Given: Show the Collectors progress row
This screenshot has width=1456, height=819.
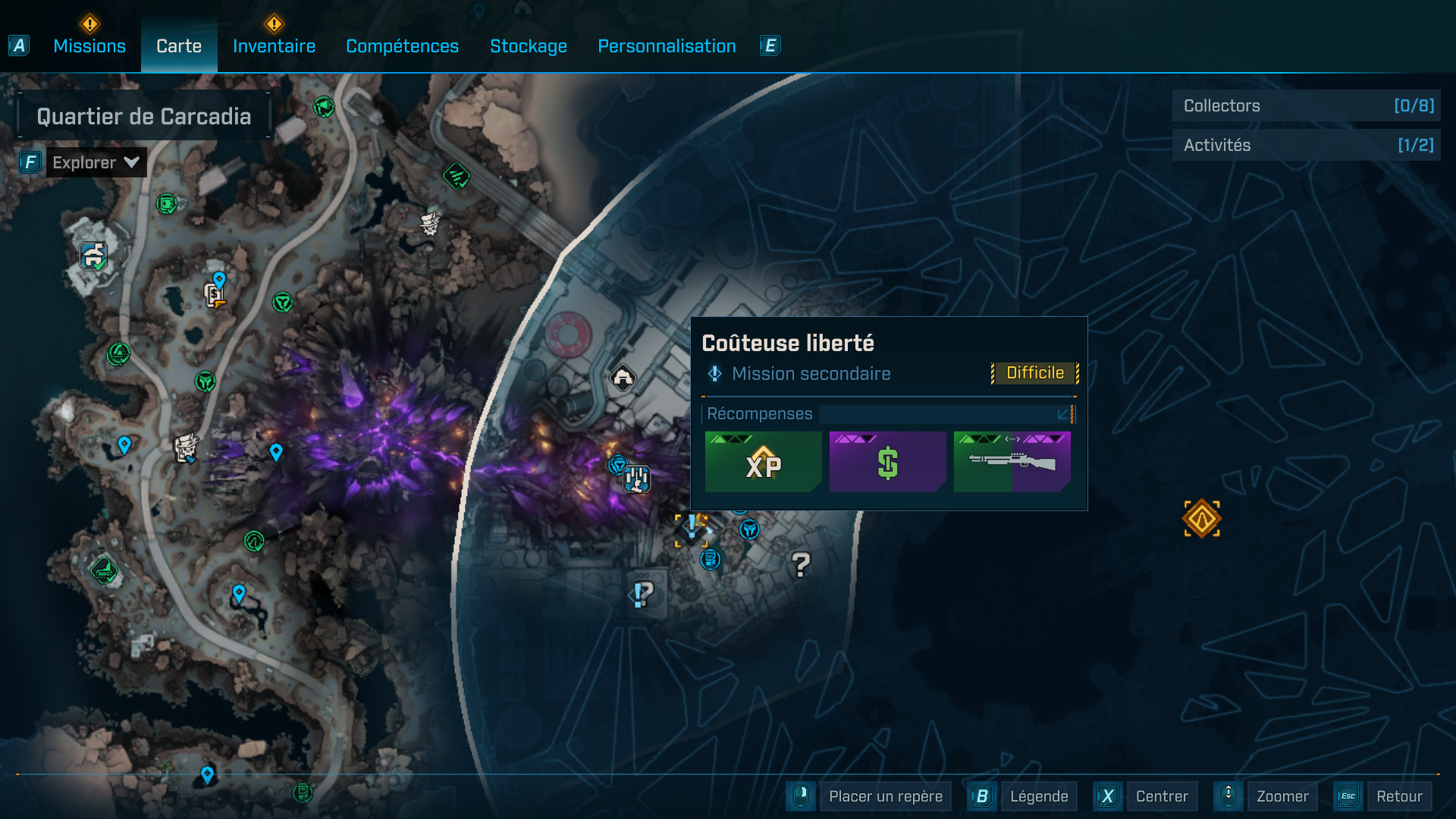Looking at the screenshot, I should 1306,105.
